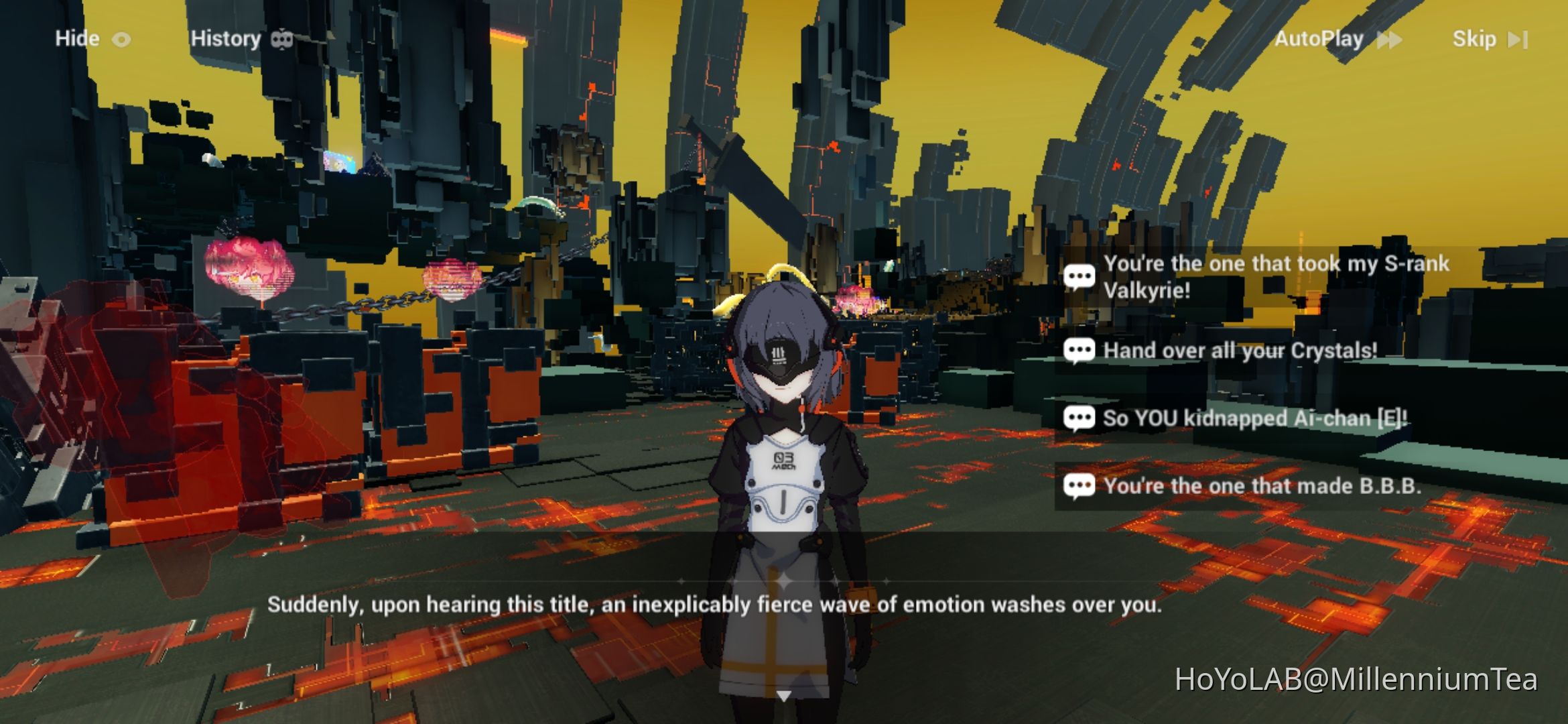1568x724 pixels.
Task: Click the skip-forward icon beside Skip
Action: pos(1518,39)
